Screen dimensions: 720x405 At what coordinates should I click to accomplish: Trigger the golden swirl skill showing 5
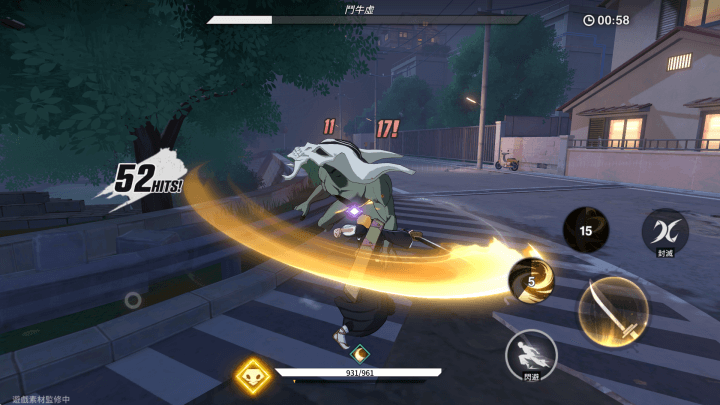(533, 281)
